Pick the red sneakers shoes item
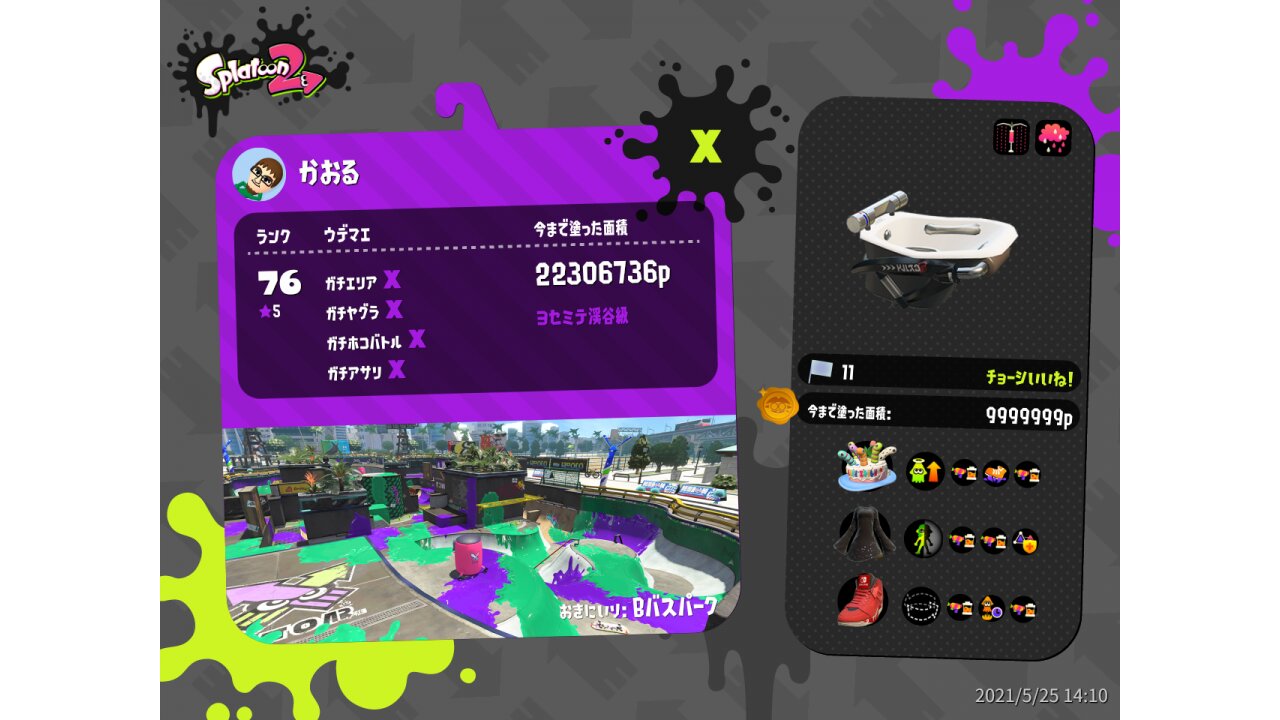 click(x=862, y=601)
